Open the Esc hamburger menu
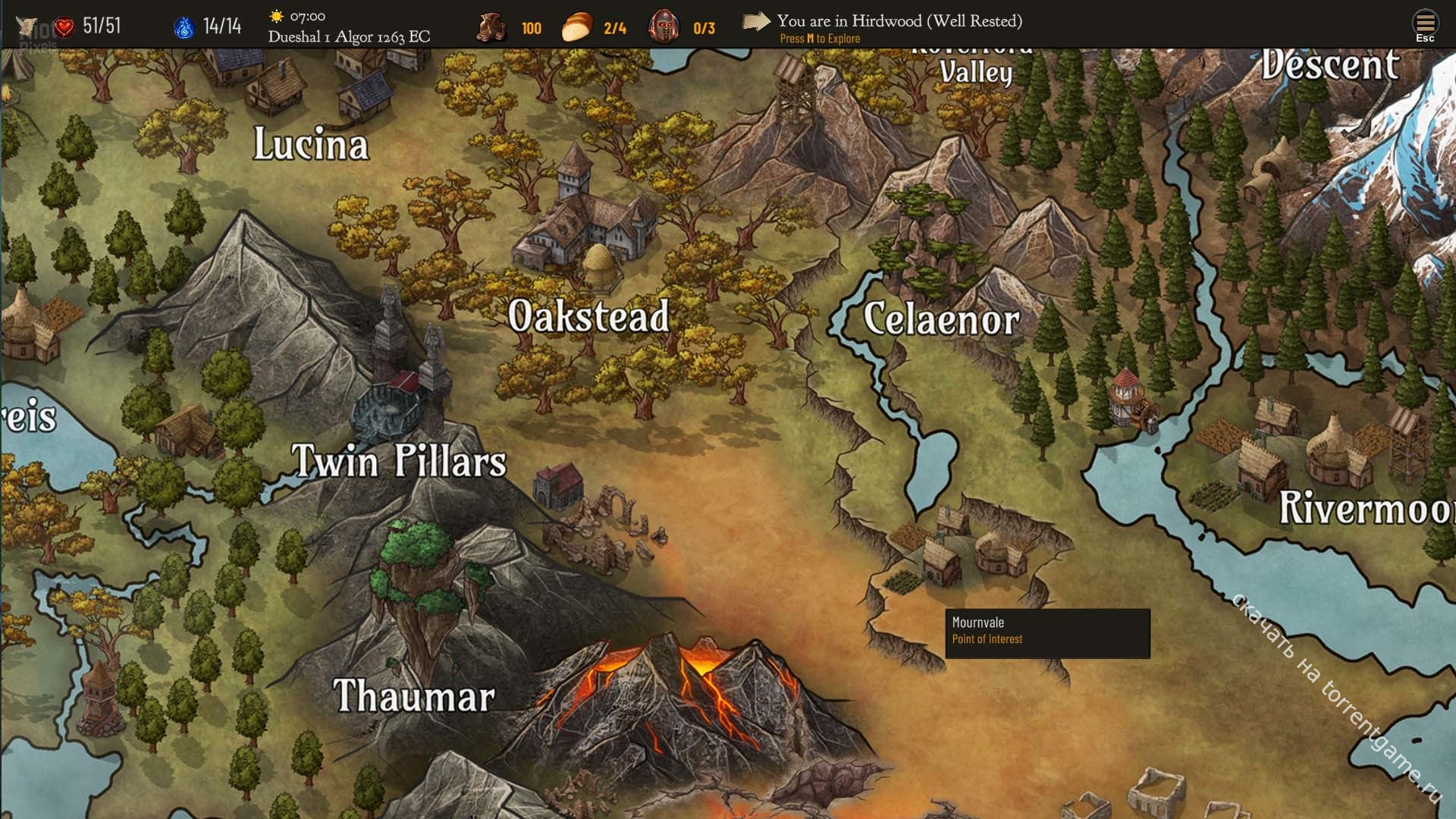1456x819 pixels. (1425, 25)
